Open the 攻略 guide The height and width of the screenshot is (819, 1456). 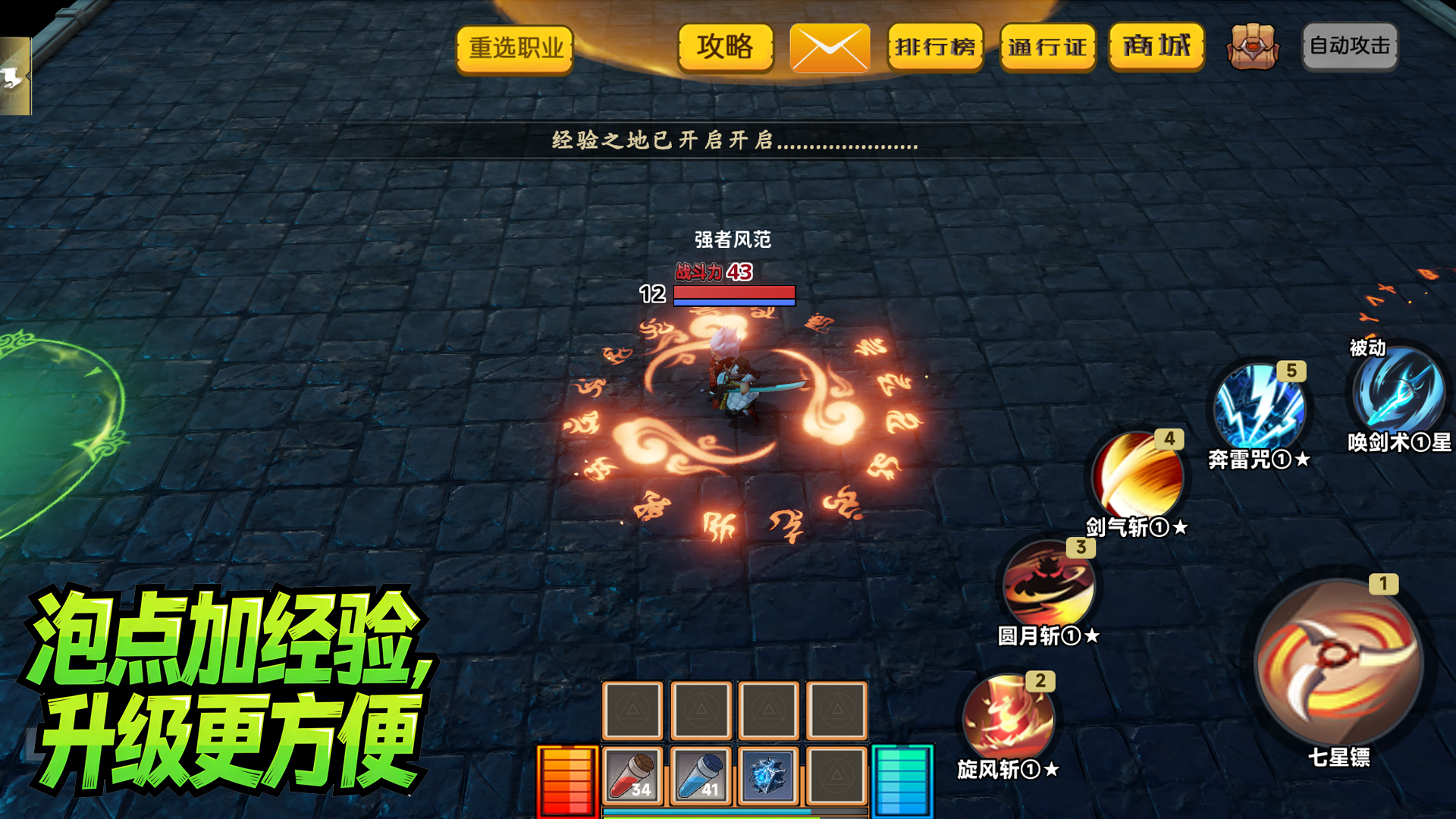(x=725, y=47)
